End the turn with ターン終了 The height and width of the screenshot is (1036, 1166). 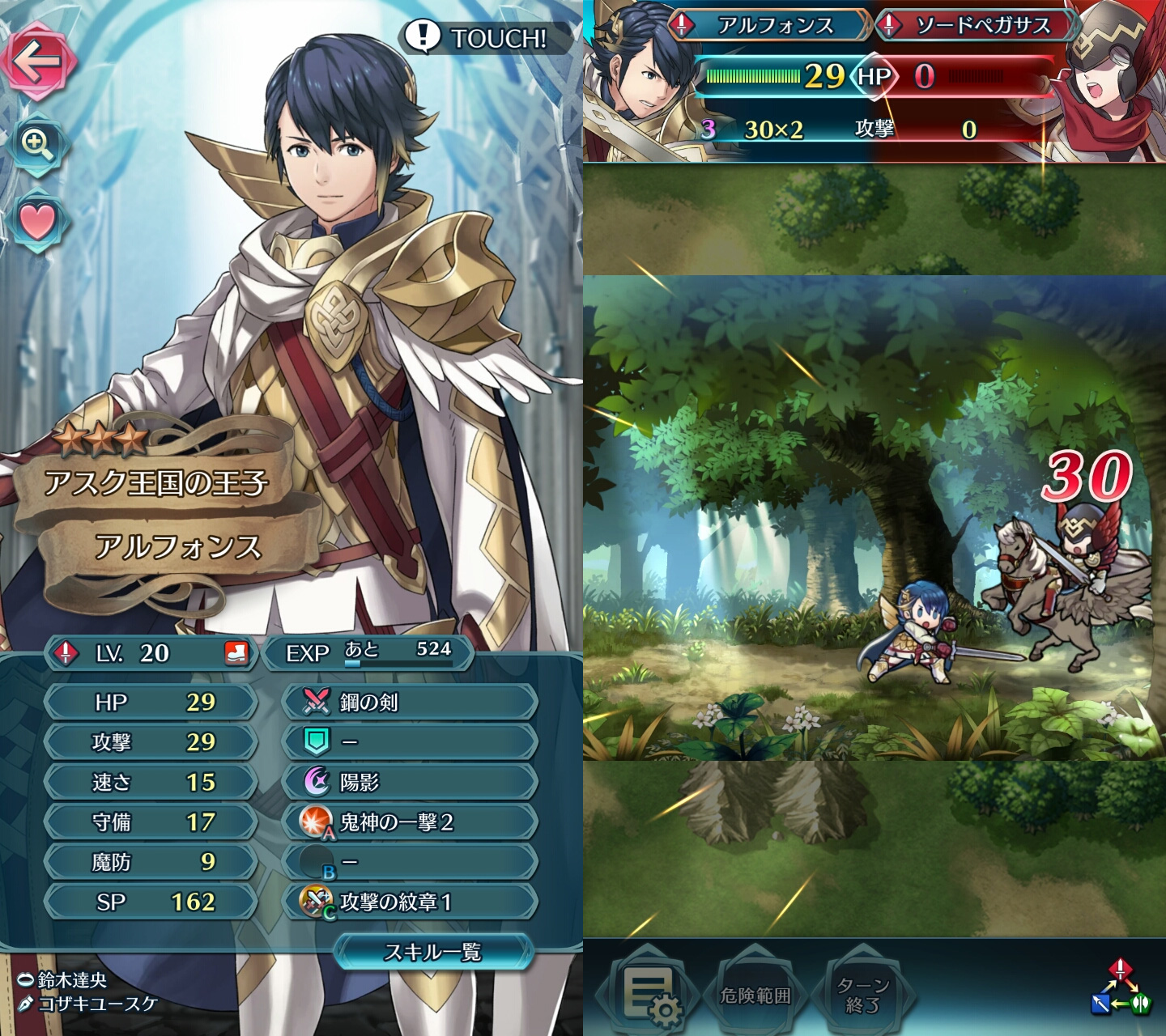coord(863,995)
